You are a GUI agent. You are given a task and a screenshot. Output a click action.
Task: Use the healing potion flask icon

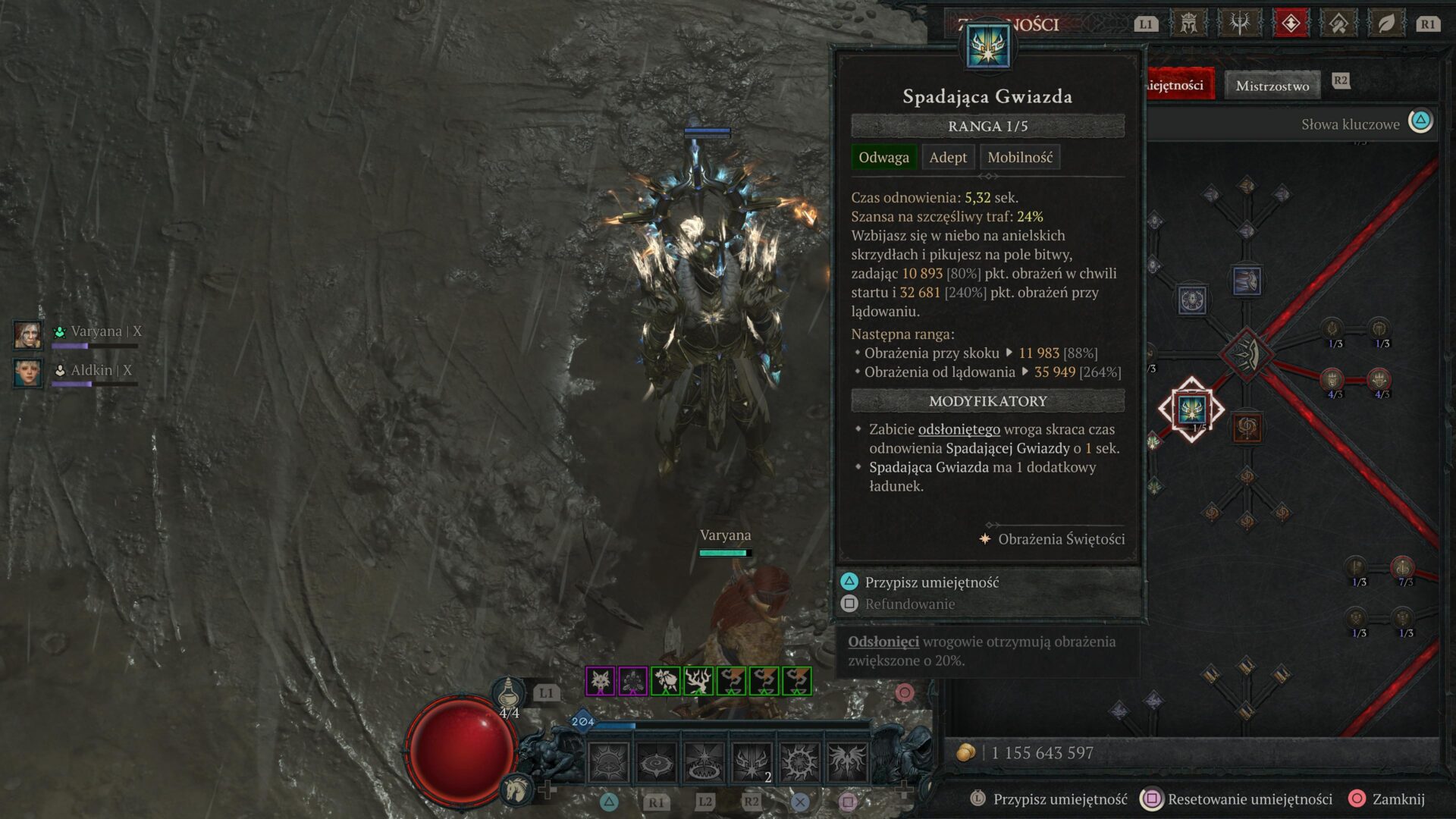pos(508,693)
